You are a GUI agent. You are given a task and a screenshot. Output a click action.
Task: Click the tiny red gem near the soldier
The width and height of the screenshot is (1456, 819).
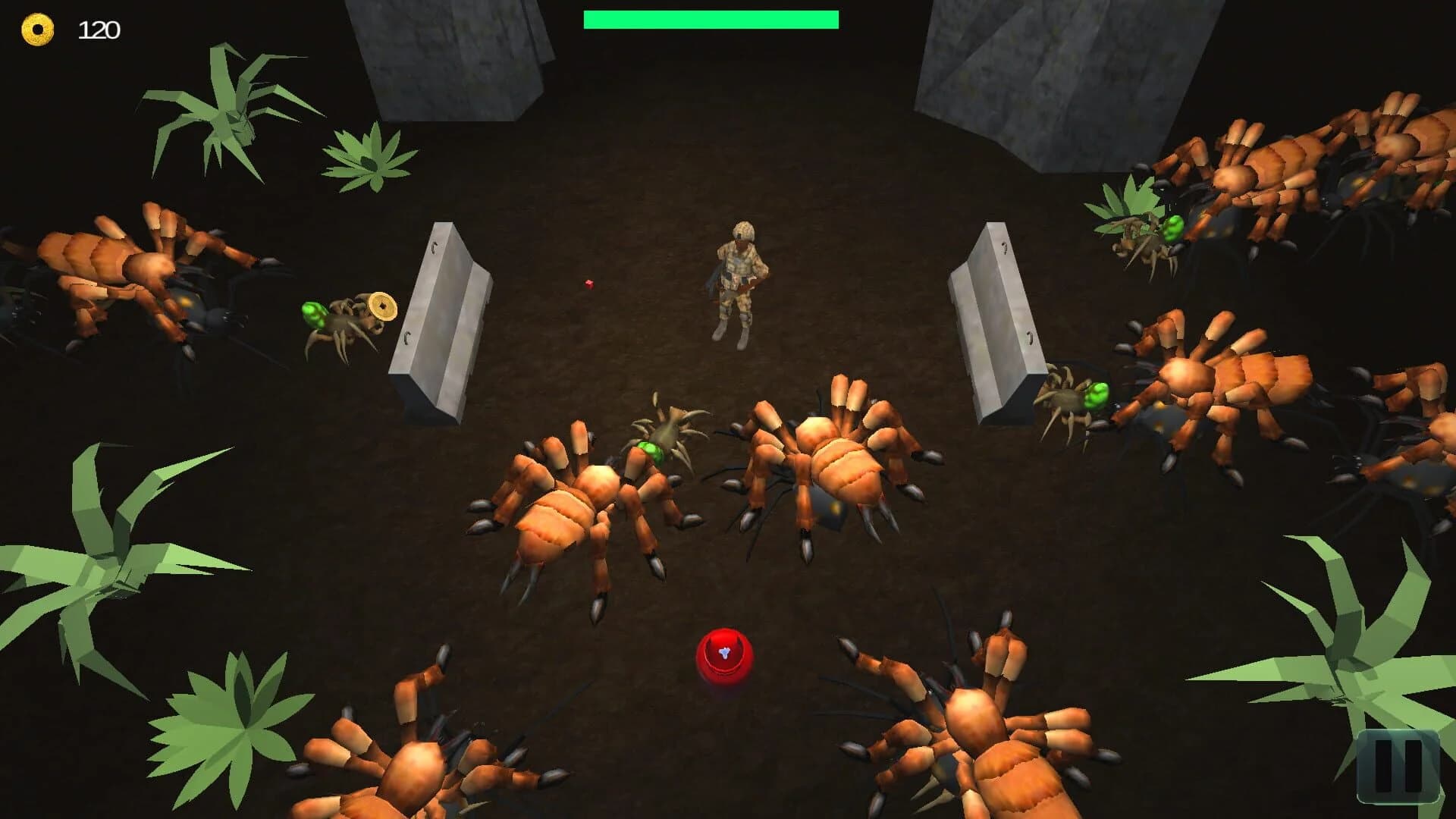588,284
